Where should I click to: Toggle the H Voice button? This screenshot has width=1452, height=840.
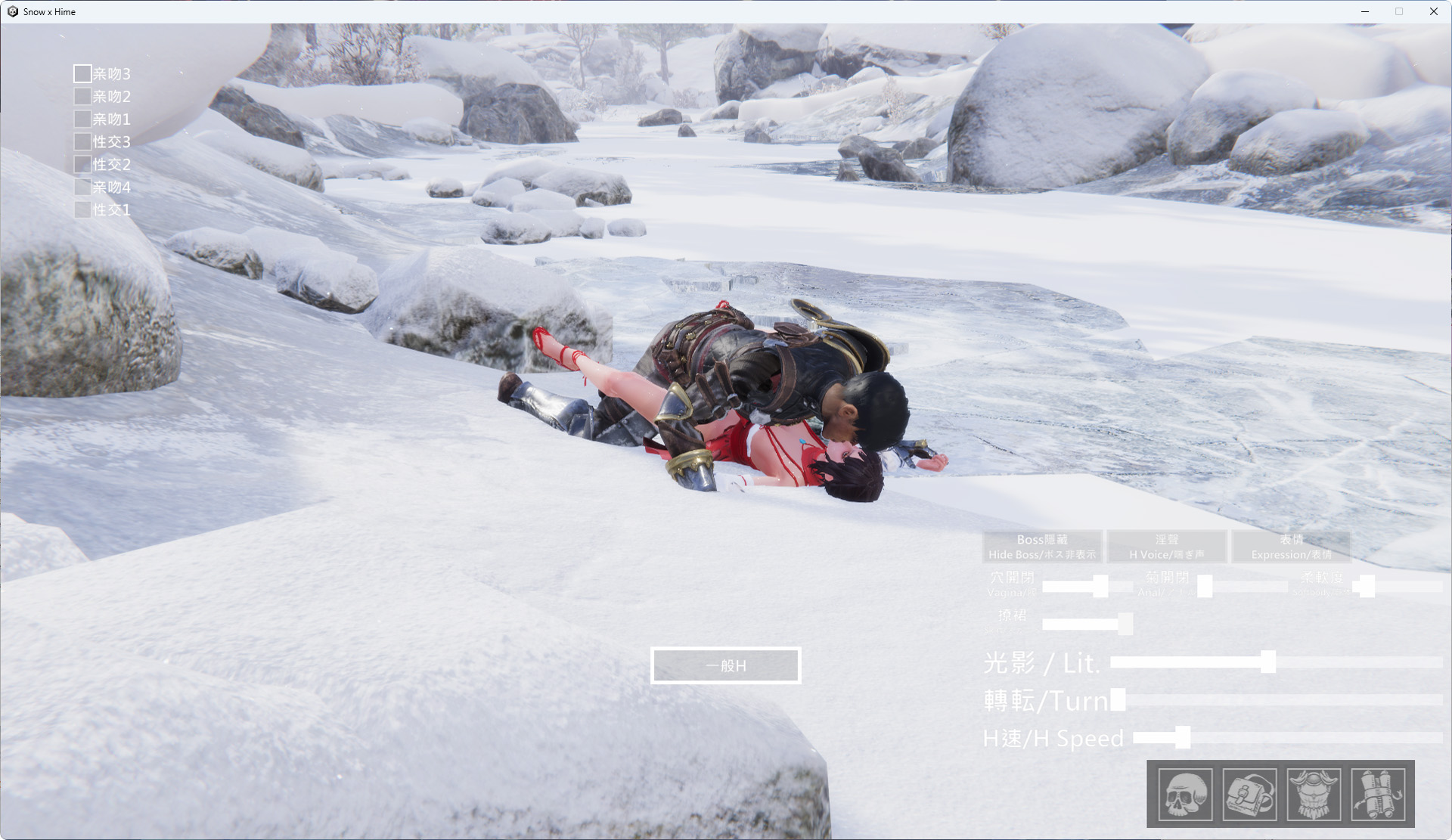[1166, 547]
